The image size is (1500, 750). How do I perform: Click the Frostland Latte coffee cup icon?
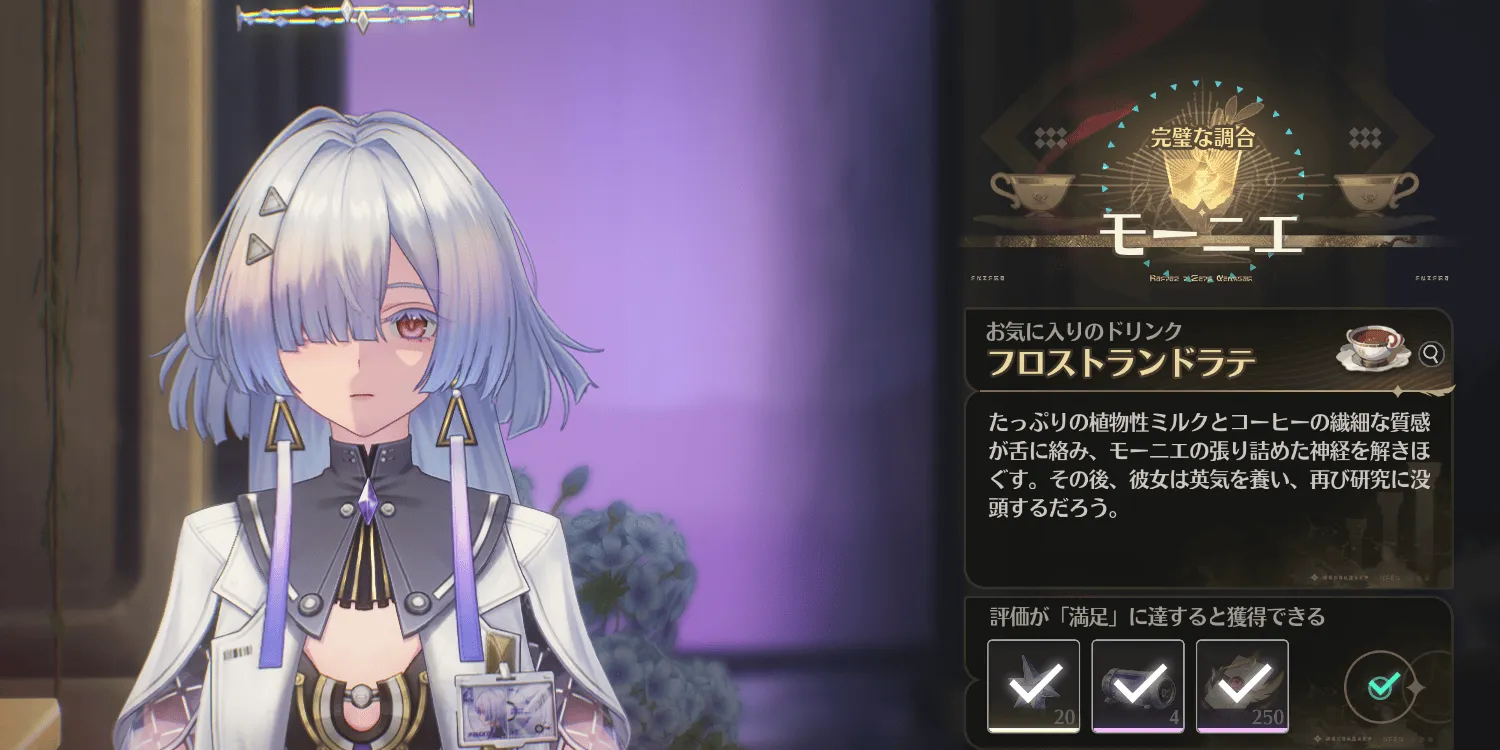[1372, 350]
